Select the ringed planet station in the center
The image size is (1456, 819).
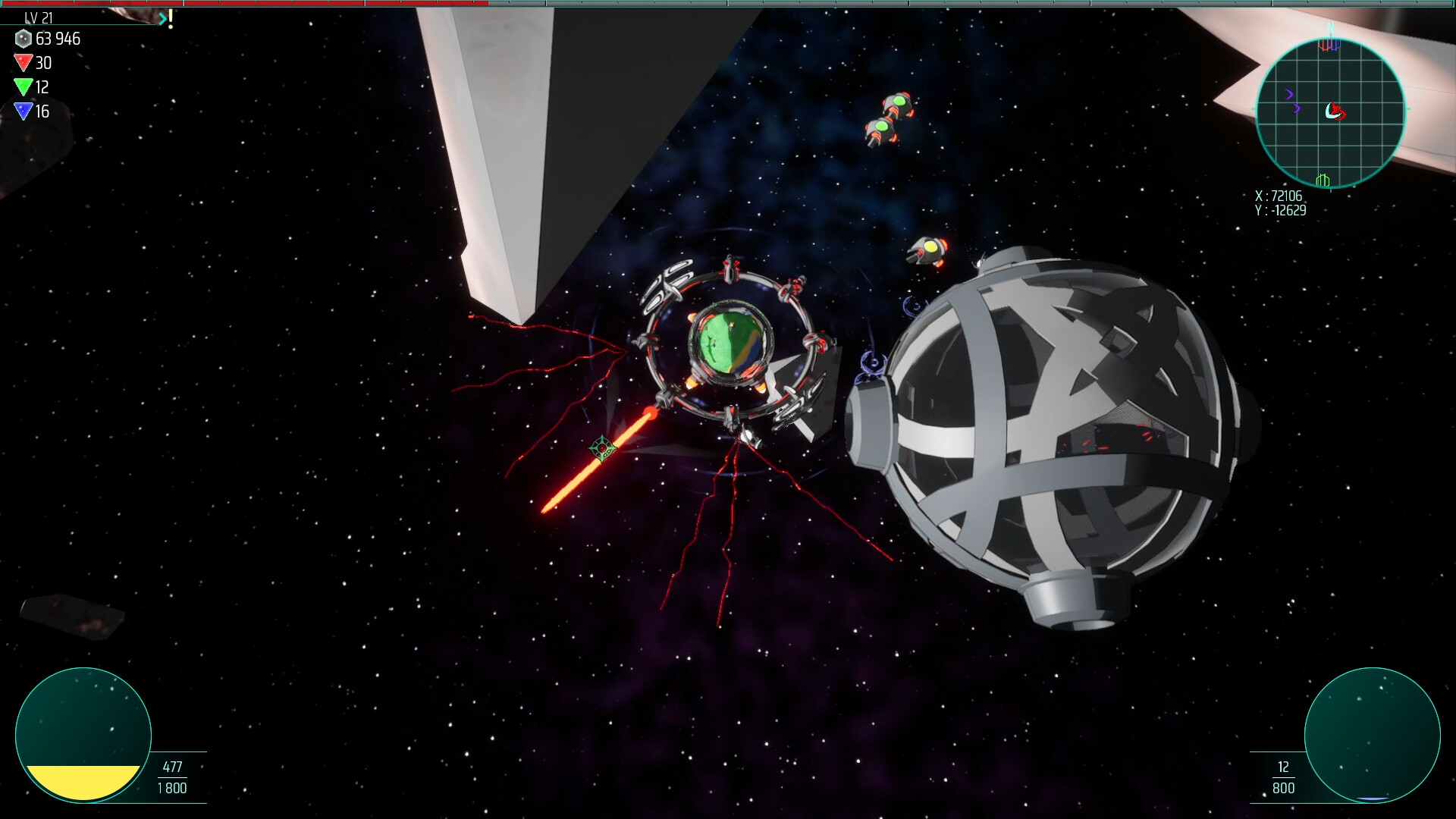point(730,341)
